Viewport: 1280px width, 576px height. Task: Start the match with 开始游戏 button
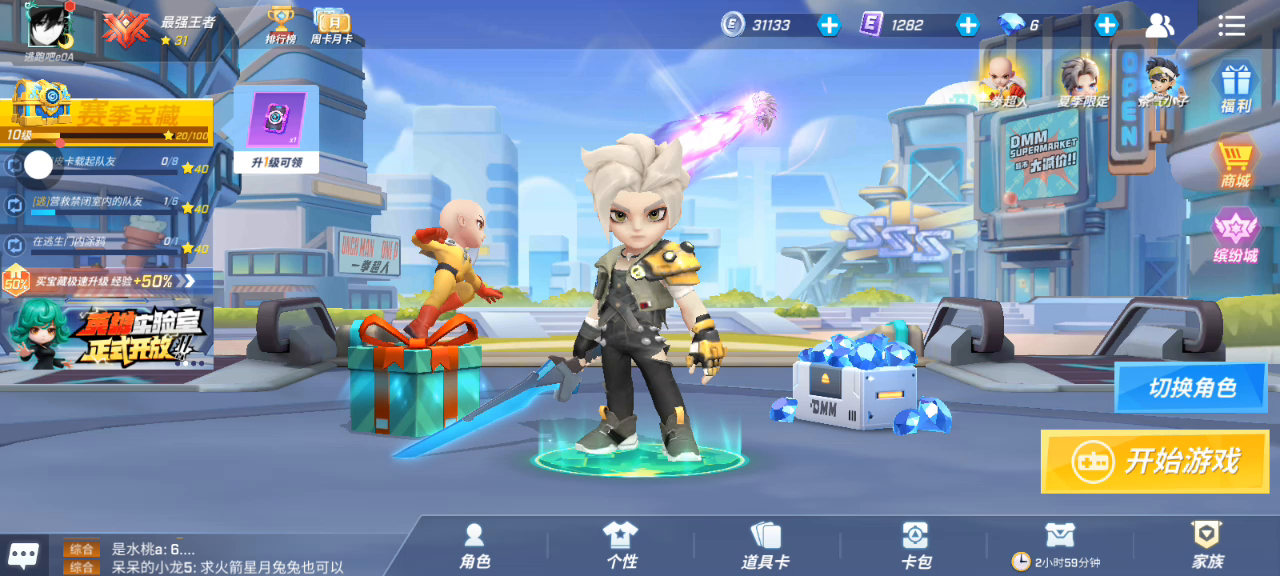point(1155,461)
